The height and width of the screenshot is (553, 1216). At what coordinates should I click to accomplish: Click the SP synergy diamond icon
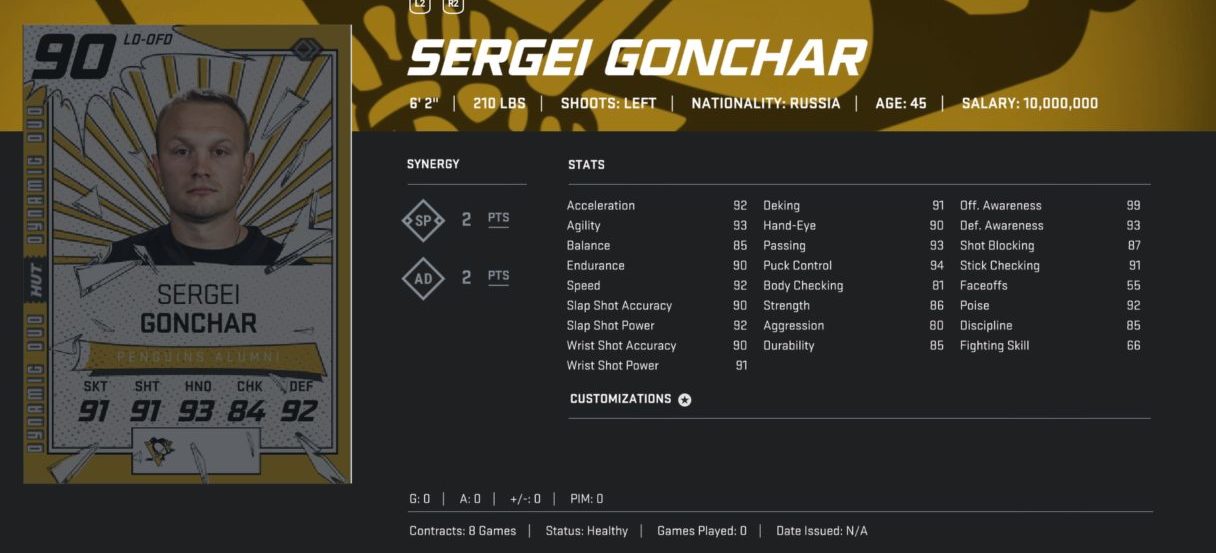pyautogui.click(x=423, y=220)
